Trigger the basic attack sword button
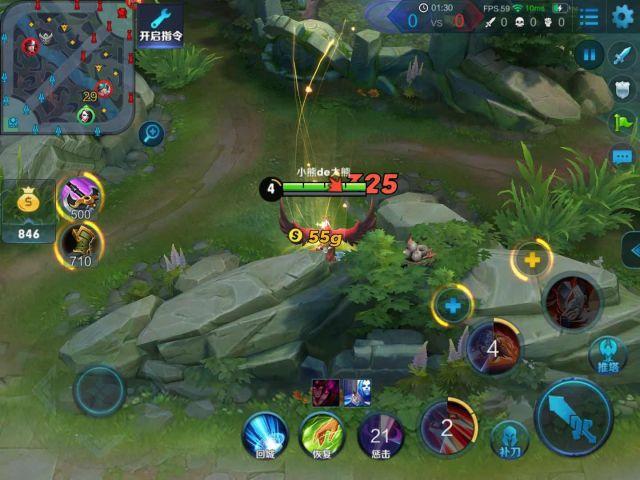 [573, 415]
